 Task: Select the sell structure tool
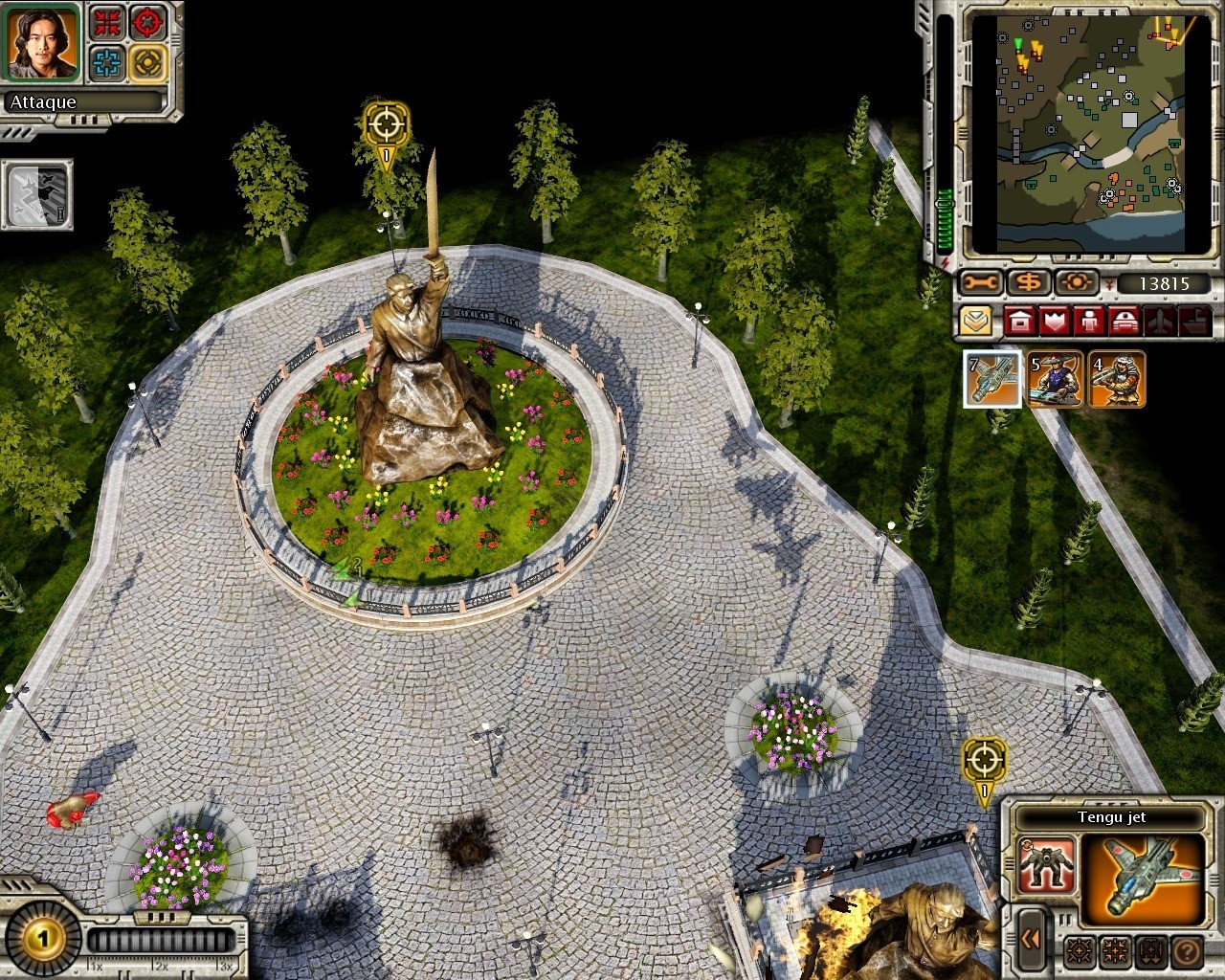click(x=1028, y=280)
